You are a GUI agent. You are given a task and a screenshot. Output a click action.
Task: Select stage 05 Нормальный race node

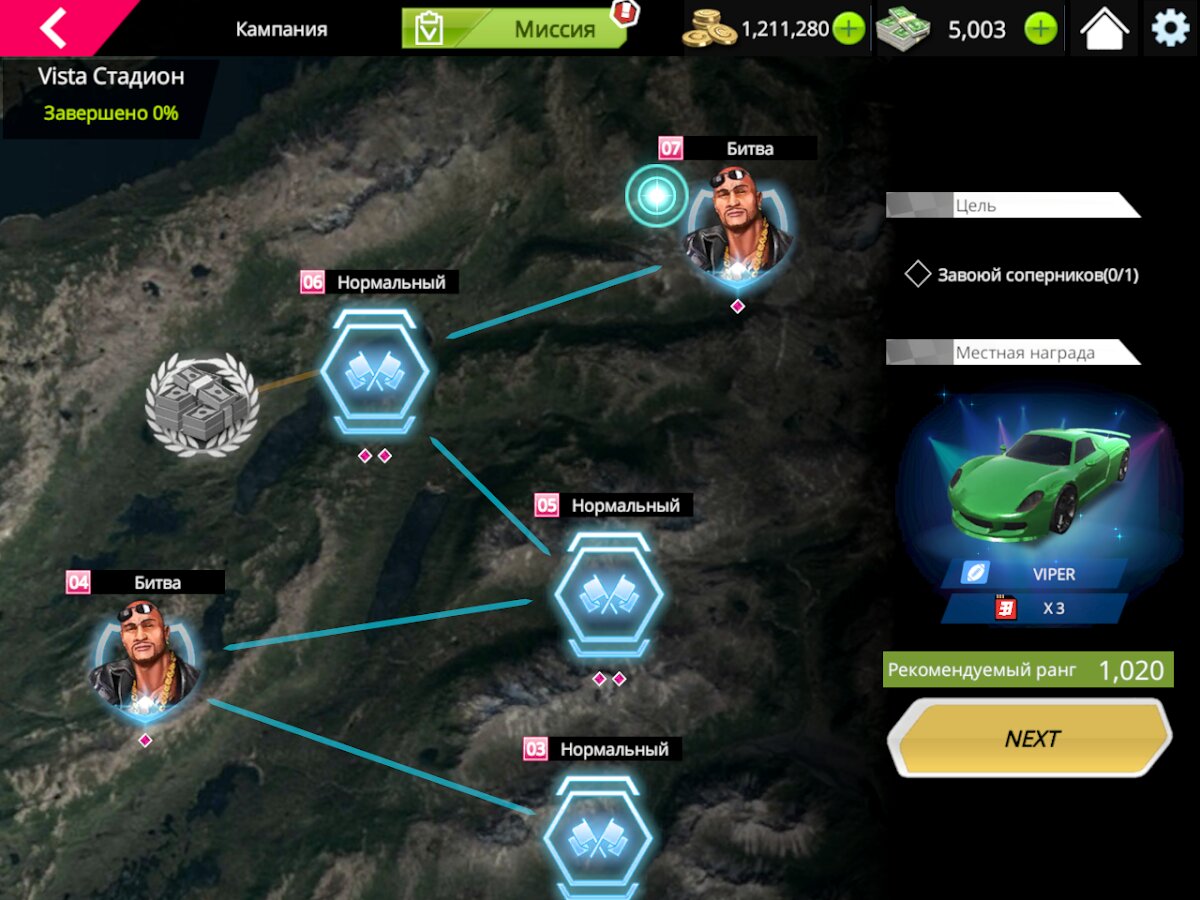[x=609, y=595]
